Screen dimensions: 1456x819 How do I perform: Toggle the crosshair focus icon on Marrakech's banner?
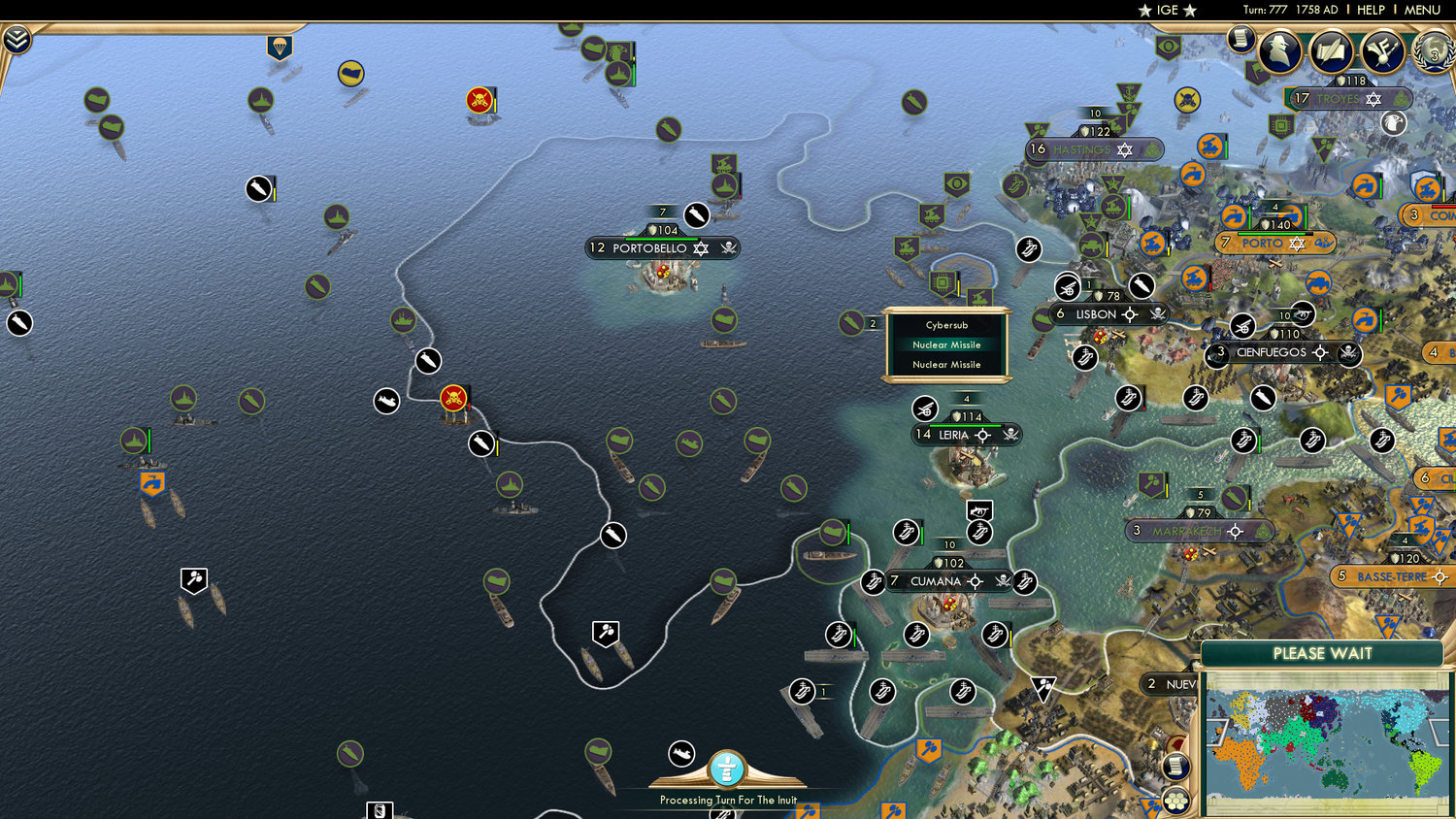[1237, 532]
